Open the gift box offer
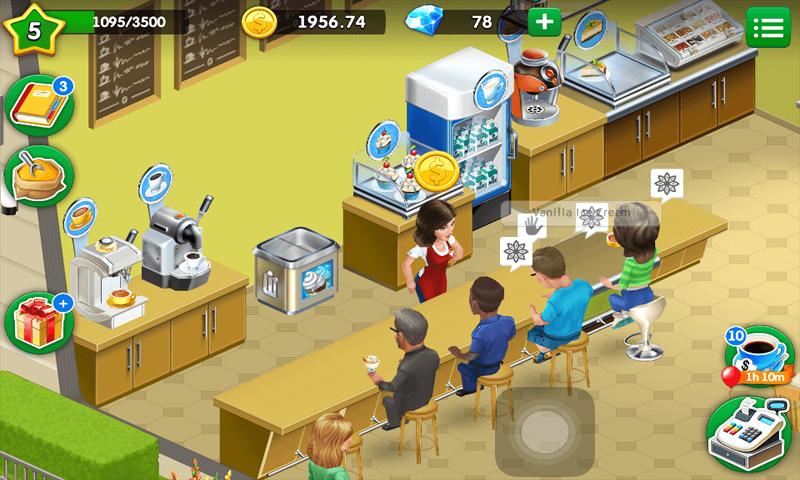The image size is (800, 480). point(36,324)
